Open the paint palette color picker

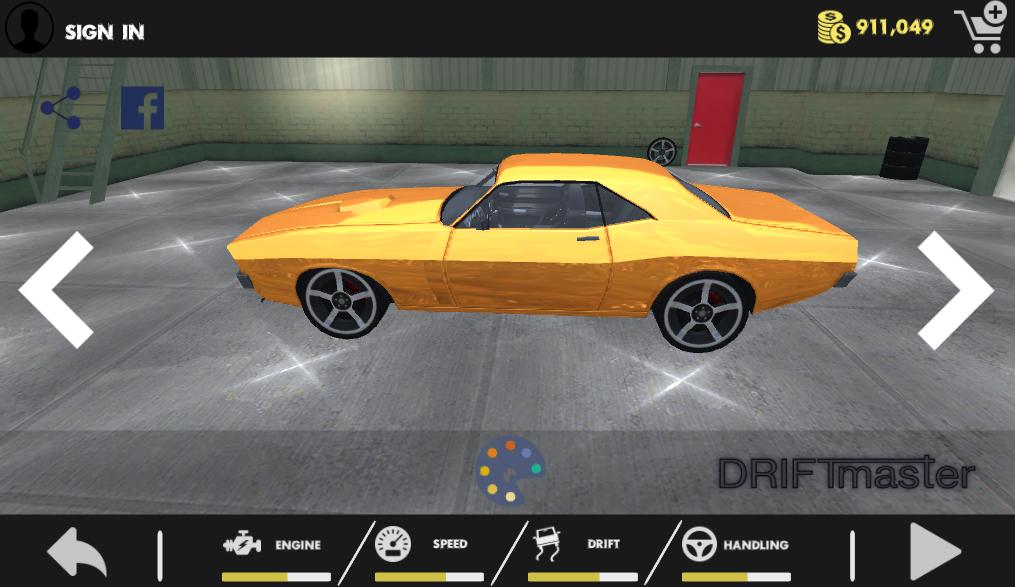[509, 469]
